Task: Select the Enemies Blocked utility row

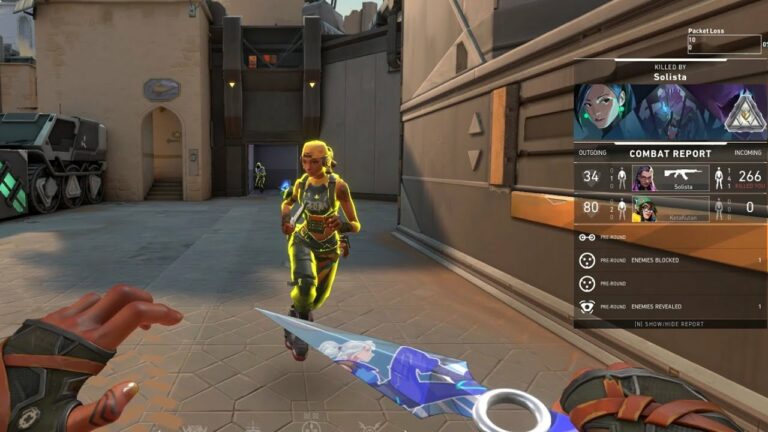Action: pos(670,260)
